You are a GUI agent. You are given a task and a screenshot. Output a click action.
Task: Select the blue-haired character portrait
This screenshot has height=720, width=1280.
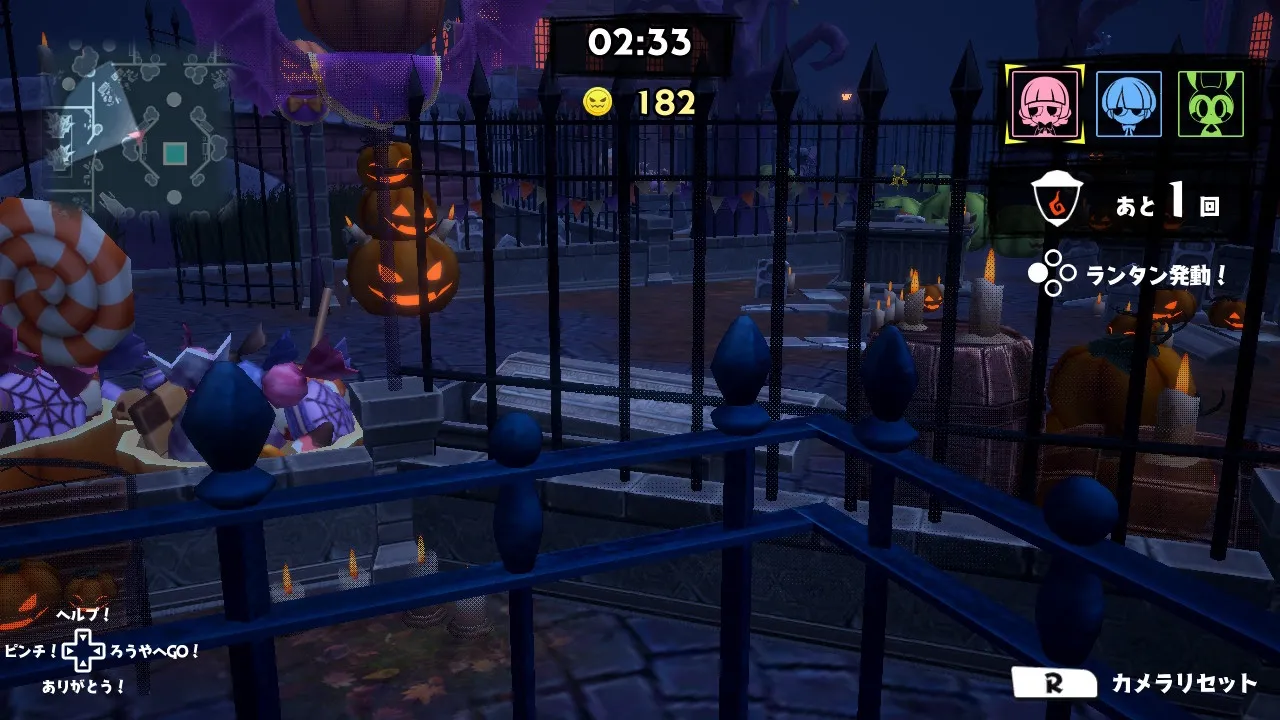[x=1129, y=104]
